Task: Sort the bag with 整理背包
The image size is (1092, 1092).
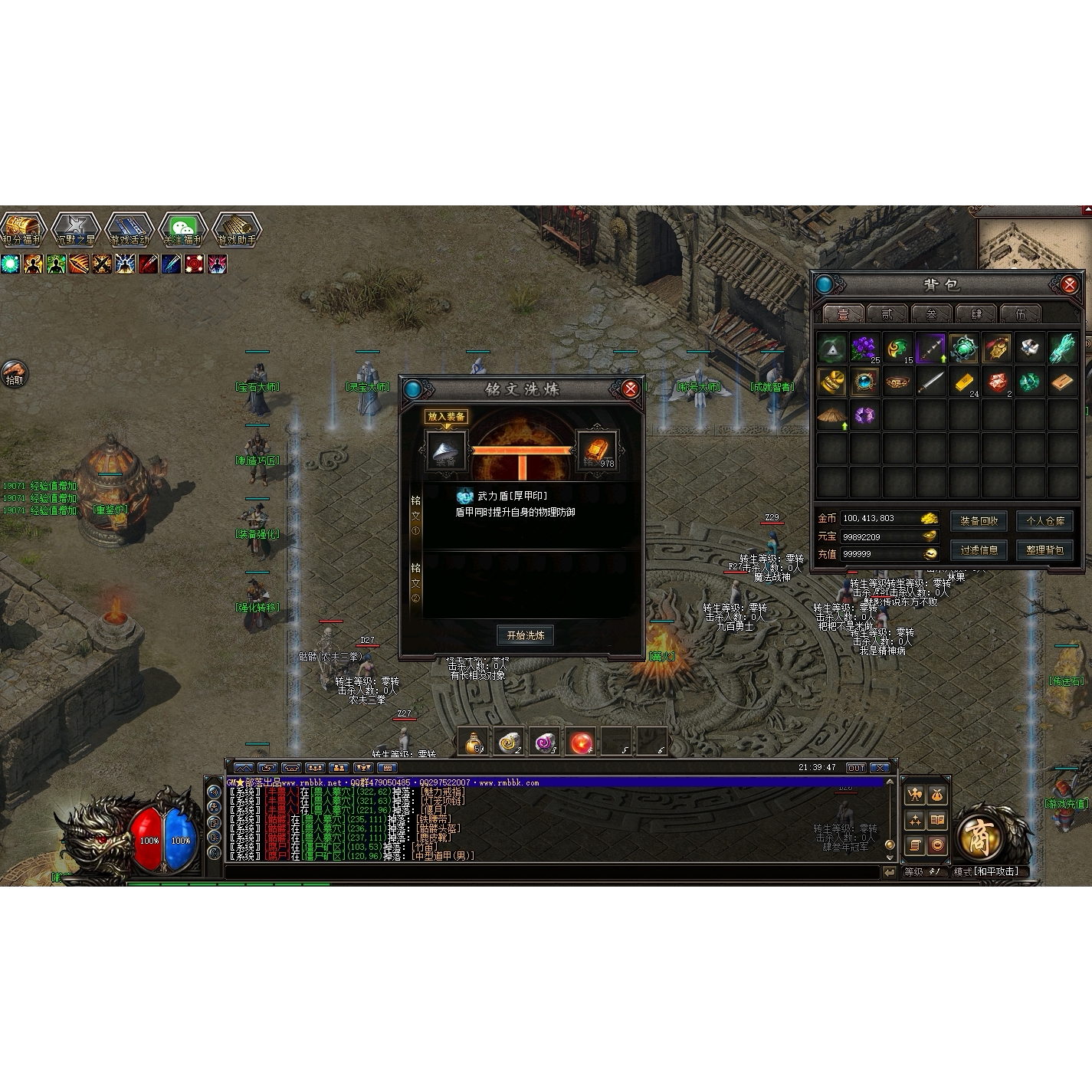Action: point(1044,550)
